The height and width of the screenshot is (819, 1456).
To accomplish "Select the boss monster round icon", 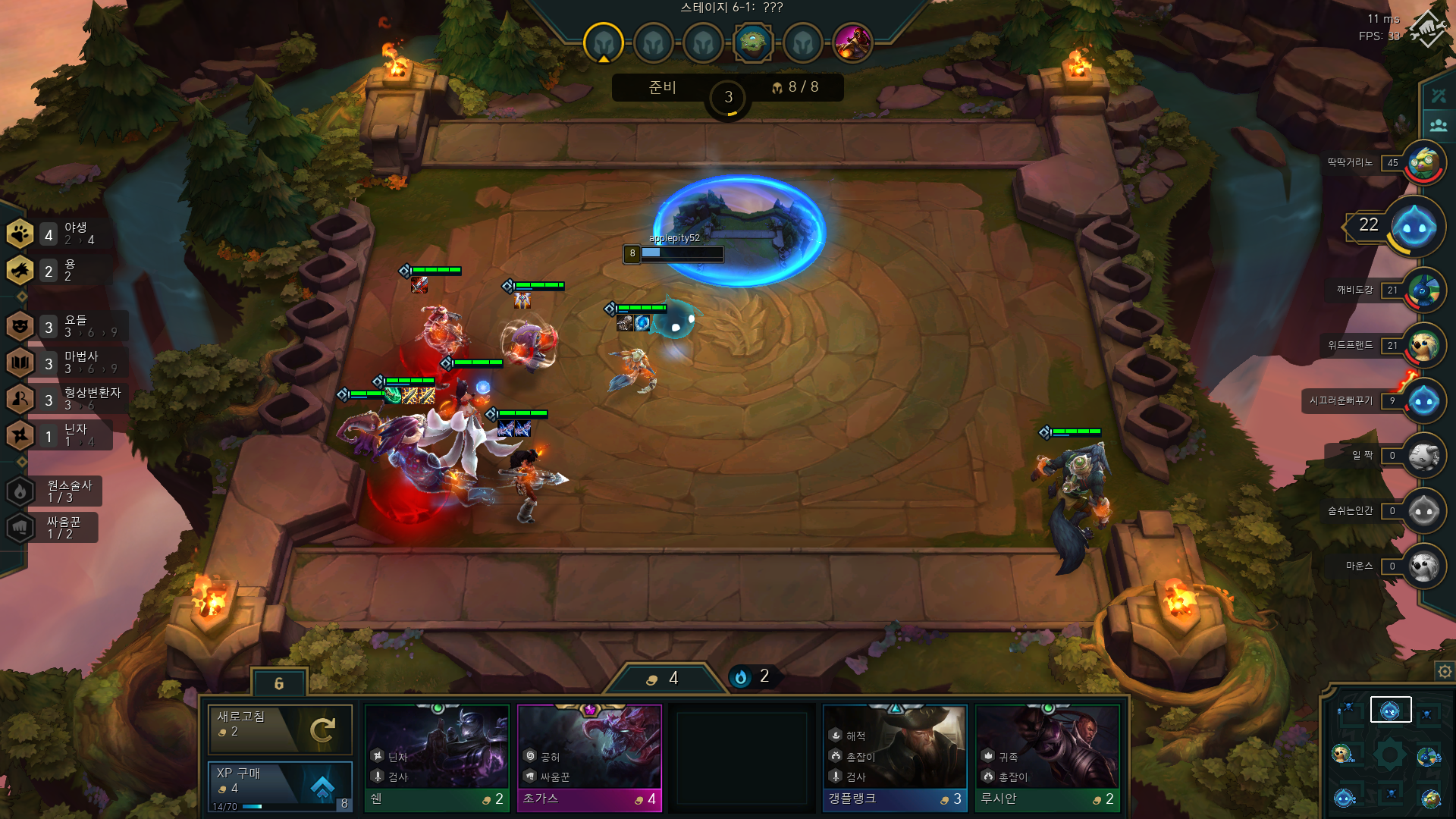I will click(x=852, y=42).
